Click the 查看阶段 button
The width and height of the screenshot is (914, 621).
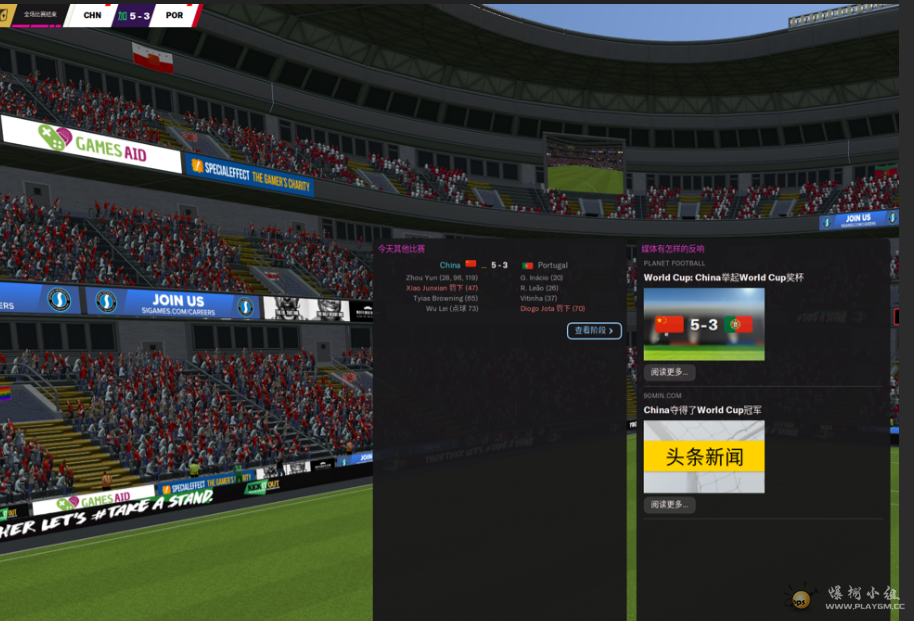(594, 331)
